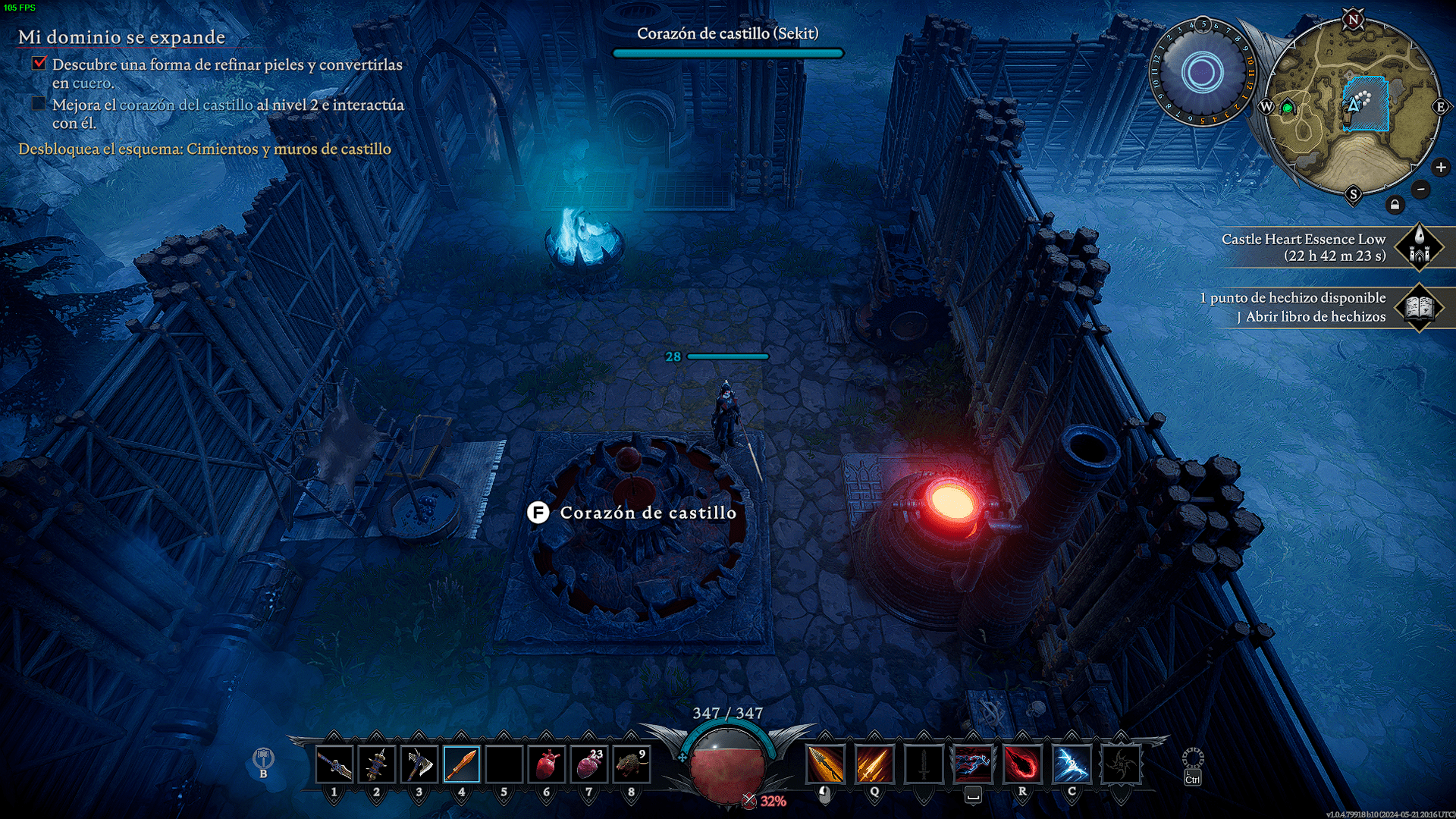Open the build menu hammer icon
This screenshot has height=819, width=1456.
[x=263, y=758]
